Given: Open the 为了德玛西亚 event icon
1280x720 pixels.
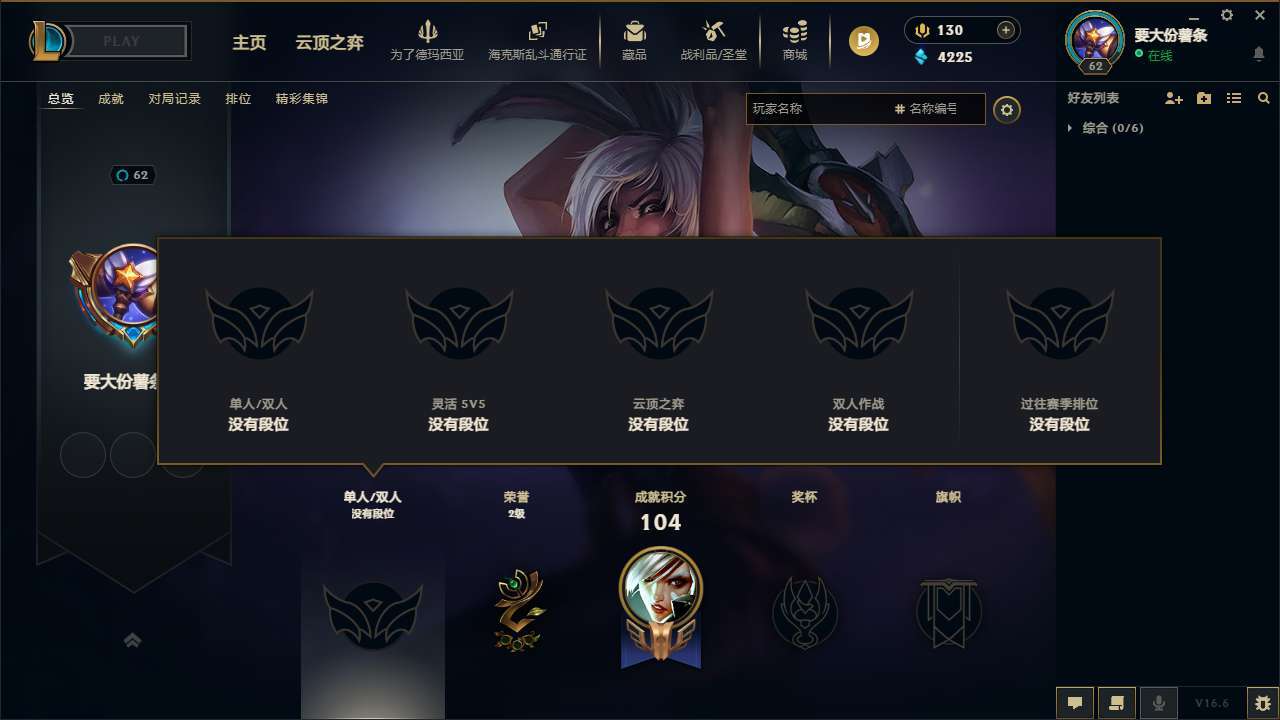Looking at the screenshot, I should click(428, 33).
